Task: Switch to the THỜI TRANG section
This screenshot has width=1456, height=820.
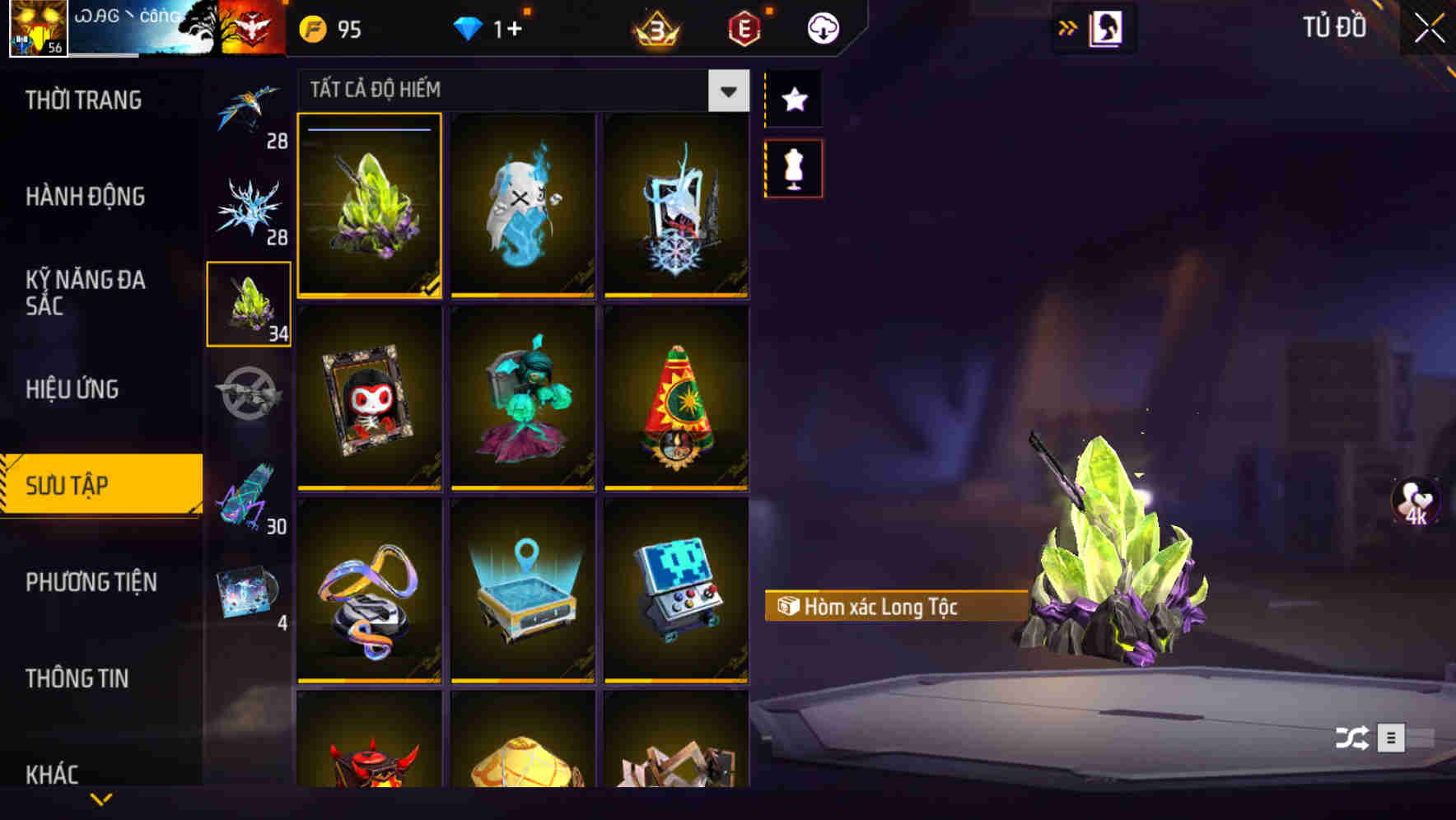Action: [x=82, y=100]
